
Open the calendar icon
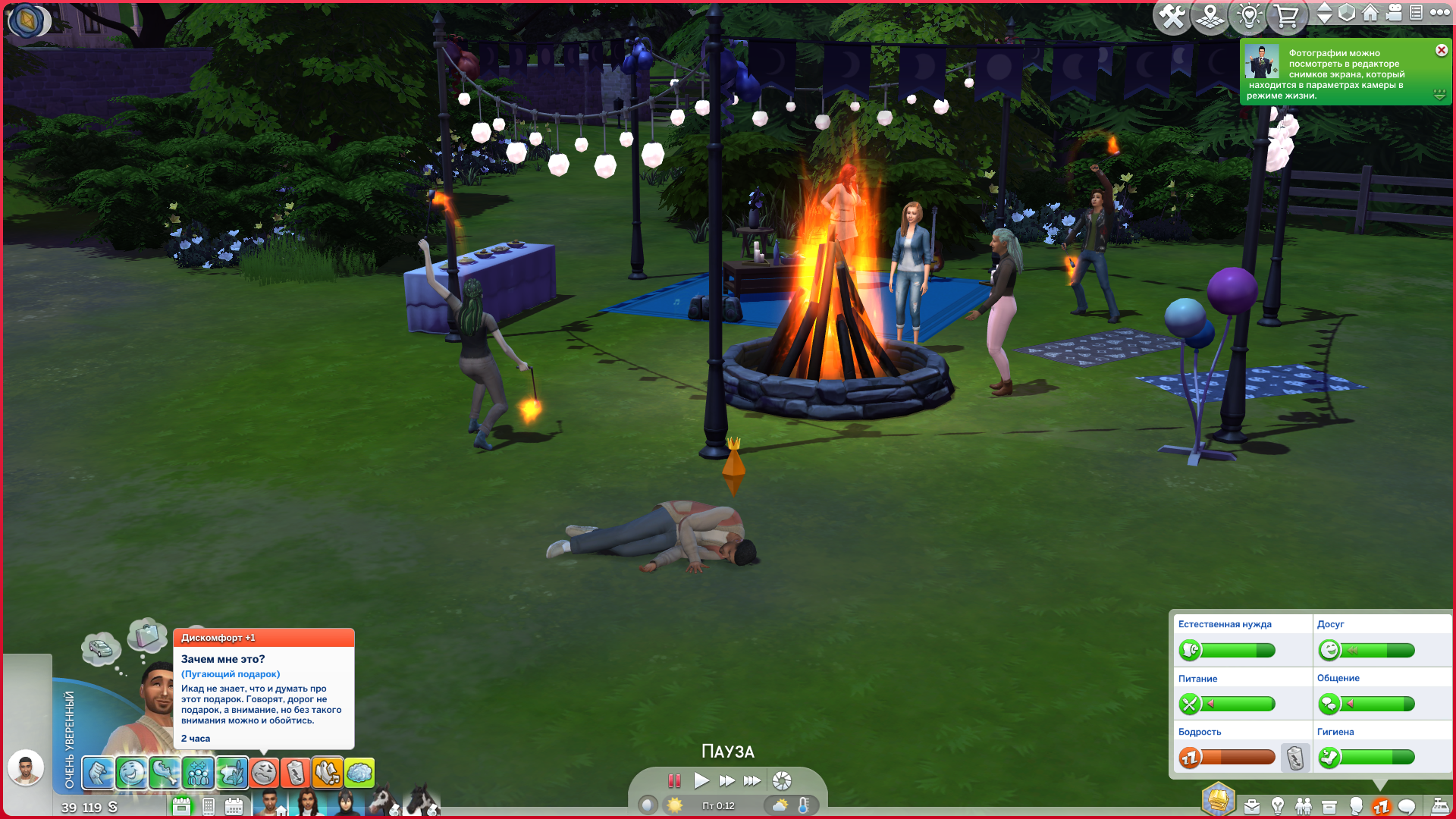234,806
